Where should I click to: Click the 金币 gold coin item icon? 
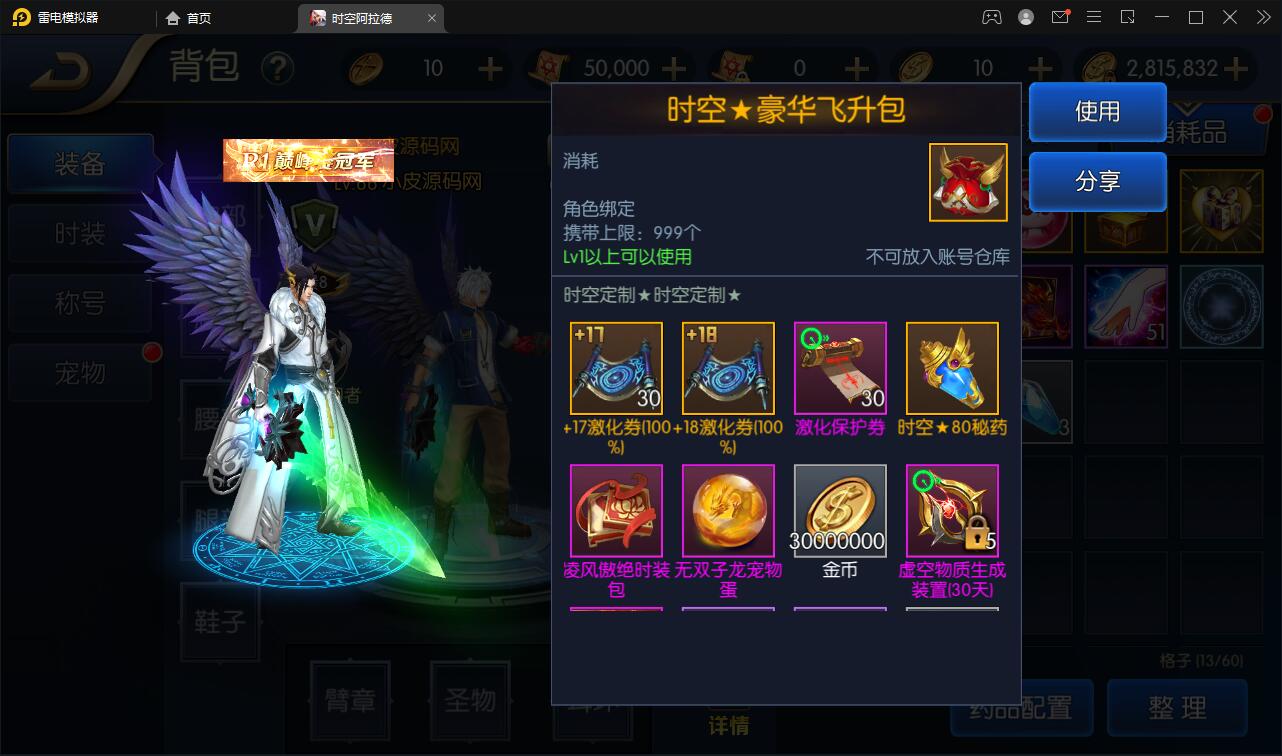coord(840,511)
